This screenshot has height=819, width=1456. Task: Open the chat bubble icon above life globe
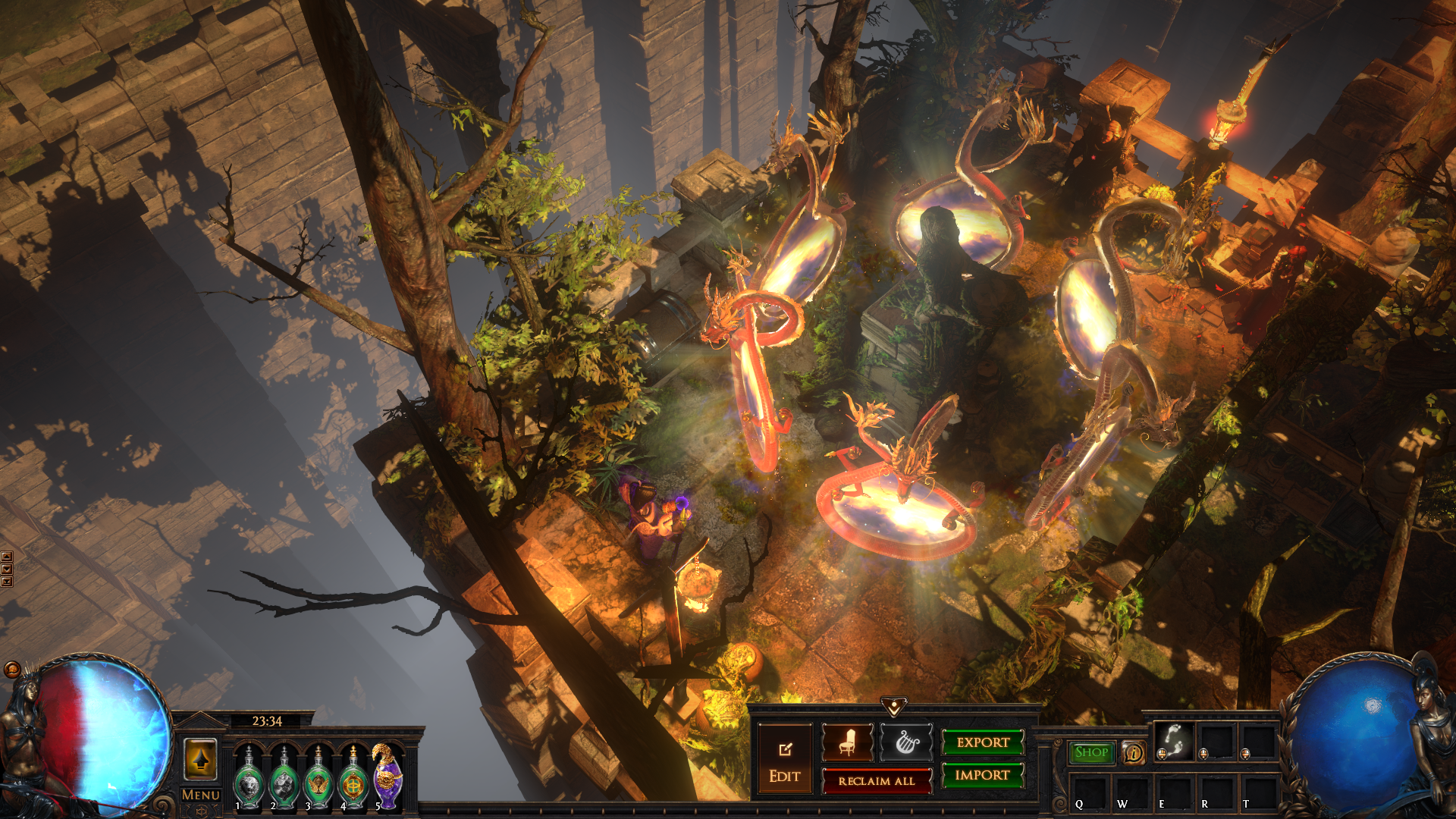(12, 669)
